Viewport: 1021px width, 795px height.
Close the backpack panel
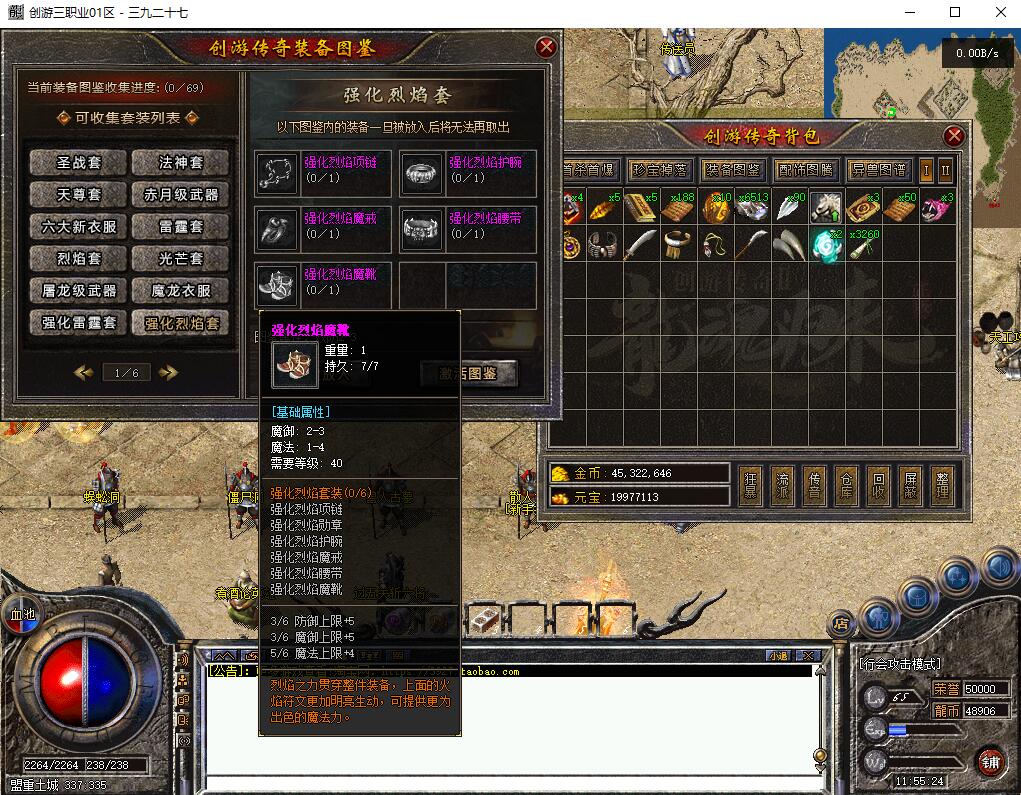(x=954, y=136)
